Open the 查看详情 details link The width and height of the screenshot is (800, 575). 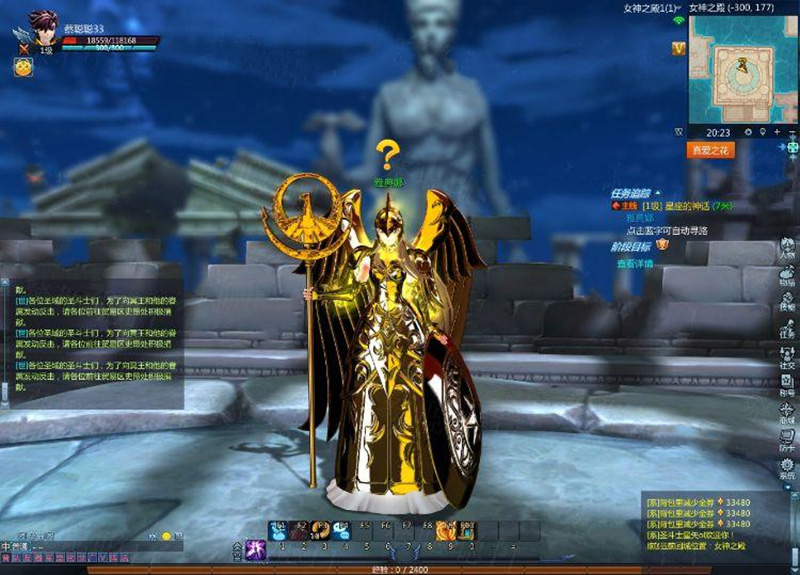pos(634,264)
